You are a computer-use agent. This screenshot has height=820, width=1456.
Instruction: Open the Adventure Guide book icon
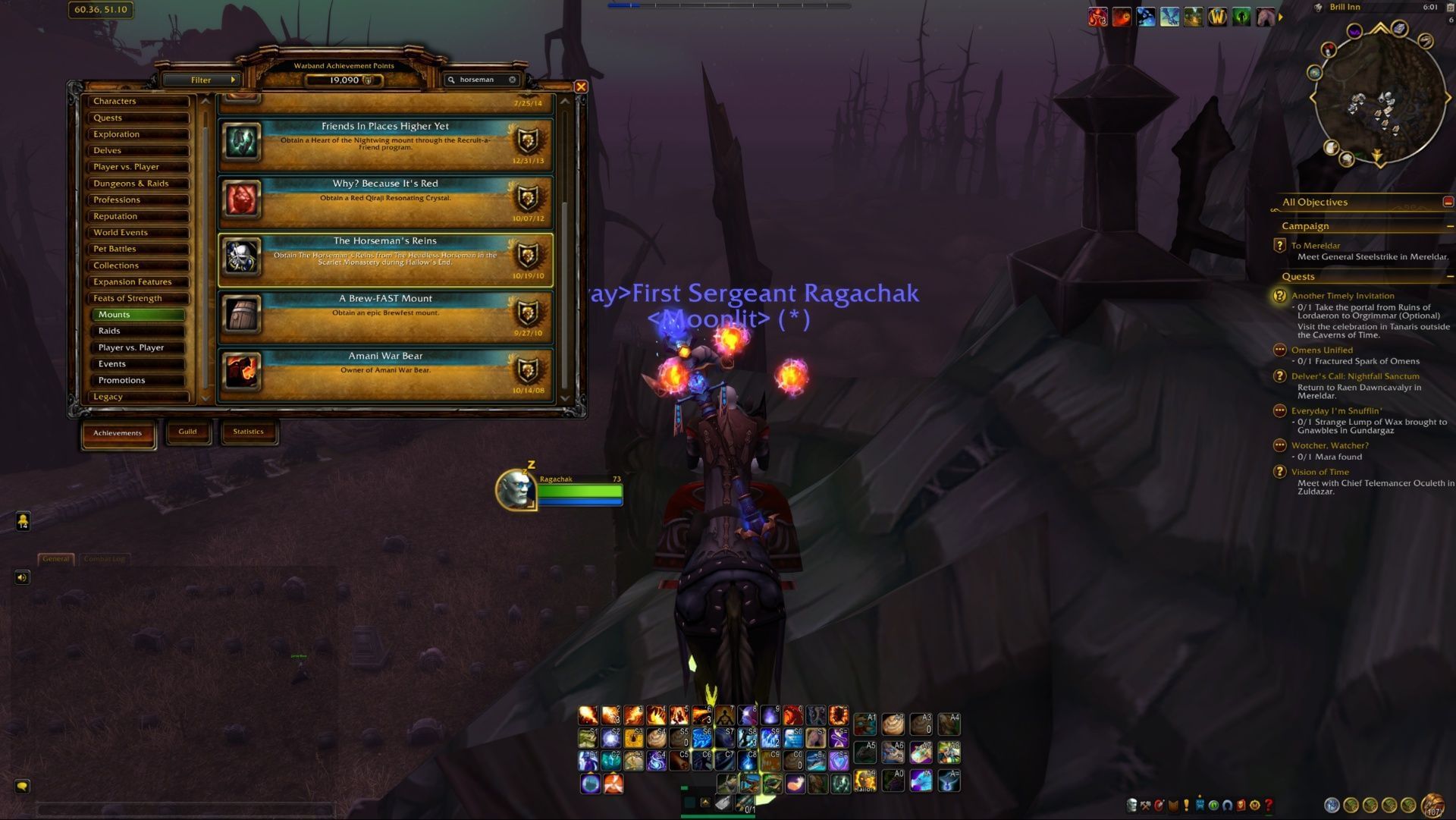tap(1241, 804)
